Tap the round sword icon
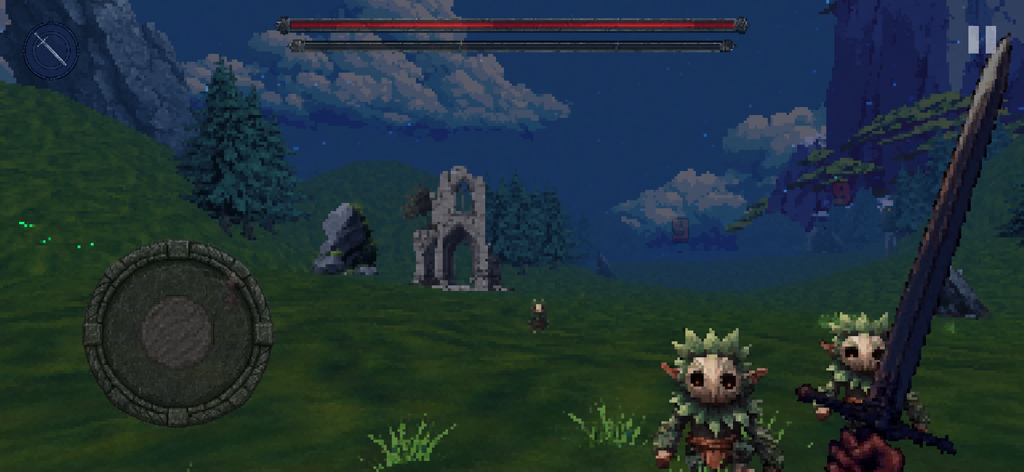The width and height of the screenshot is (1024, 472). tap(50, 49)
